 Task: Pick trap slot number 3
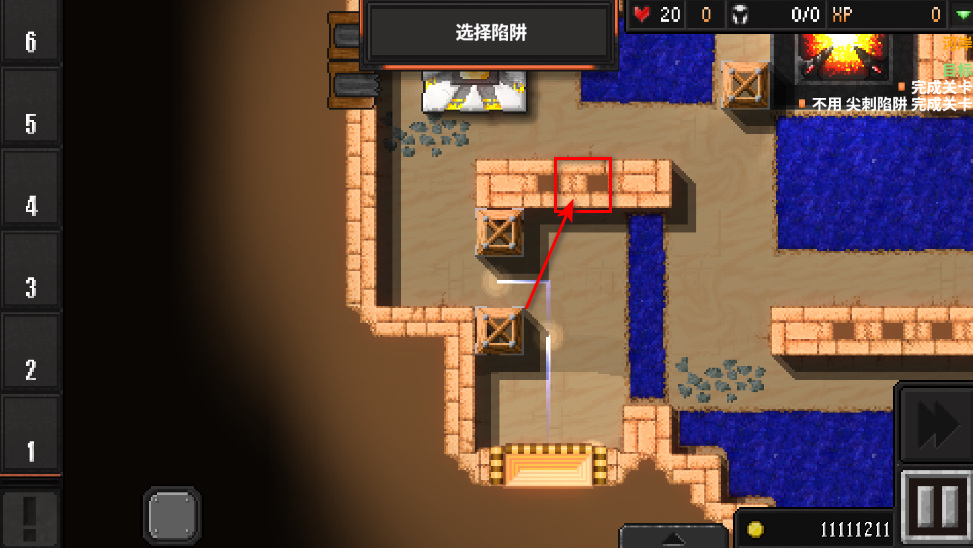pyautogui.click(x=30, y=271)
